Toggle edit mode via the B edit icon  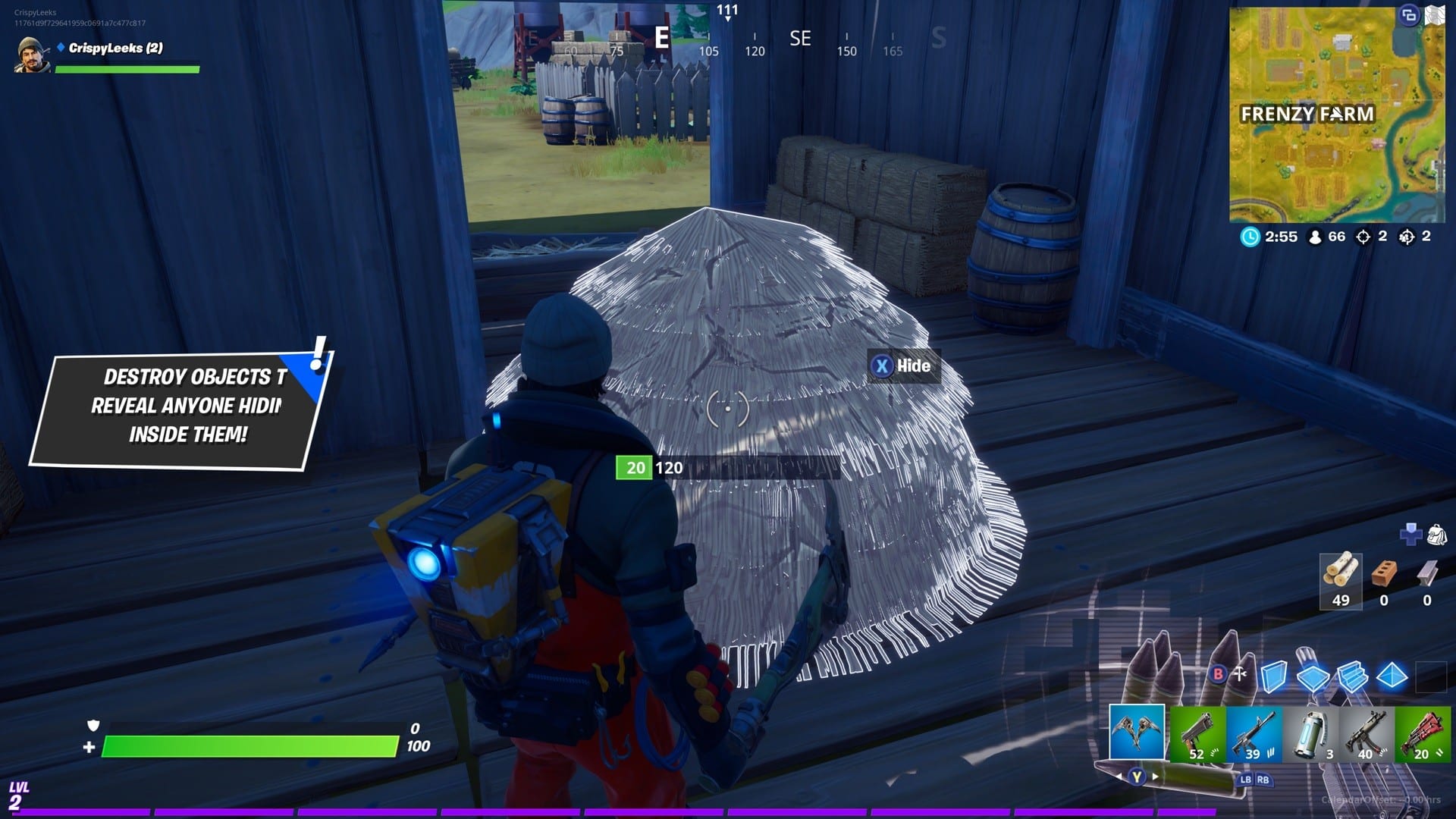(1218, 673)
